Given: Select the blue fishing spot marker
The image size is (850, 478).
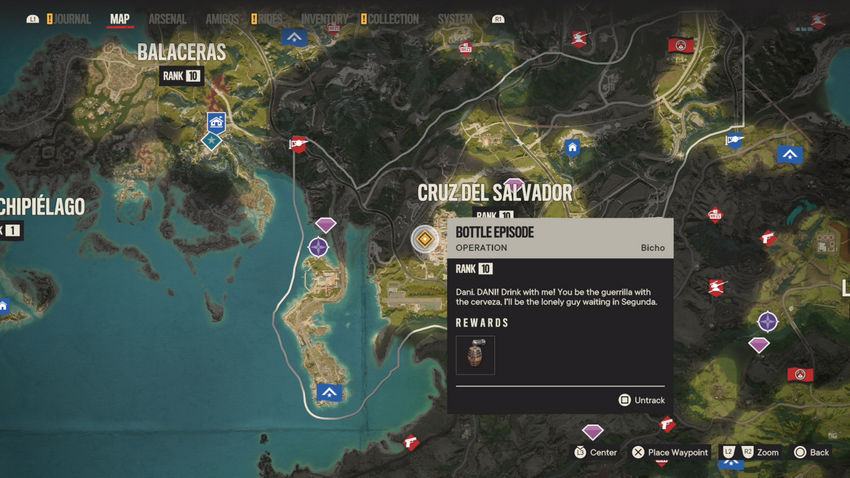Looking at the screenshot, I should coord(735,139).
